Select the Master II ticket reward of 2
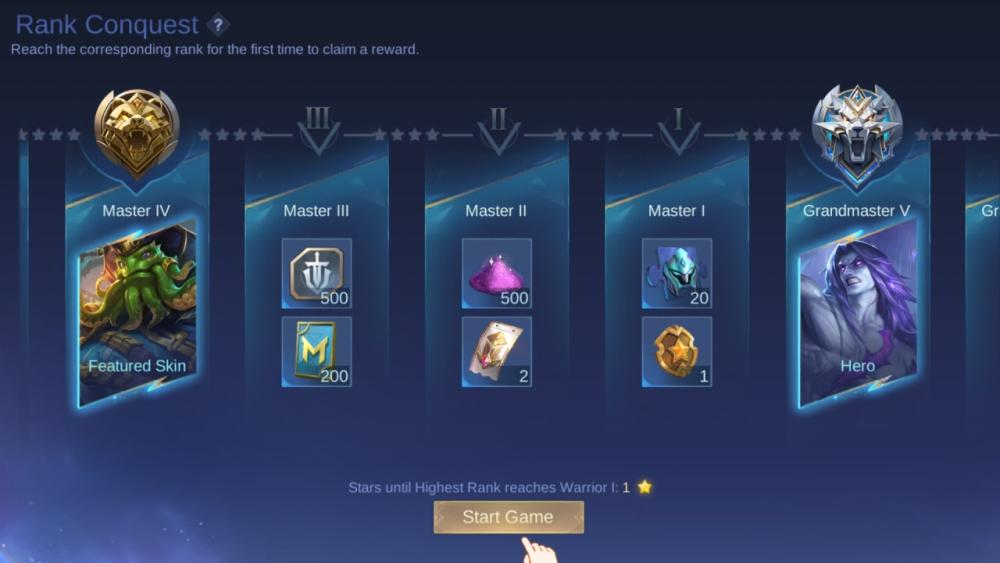Viewport: 1000px width, 563px height. [496, 351]
